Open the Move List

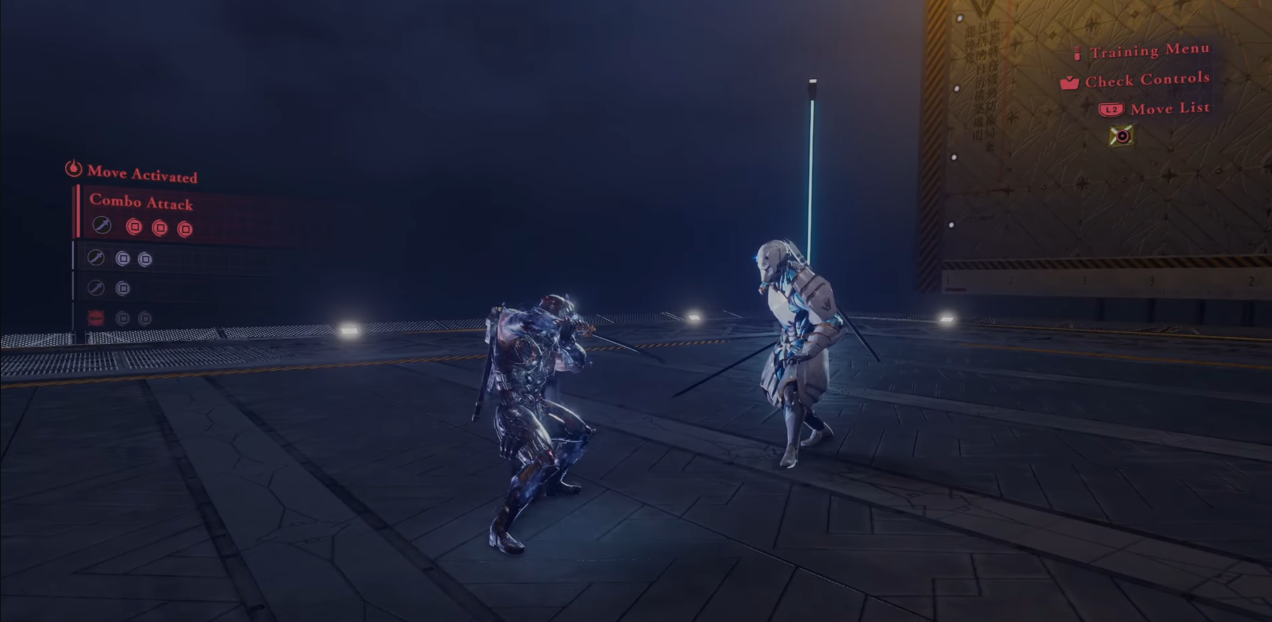[1168, 108]
